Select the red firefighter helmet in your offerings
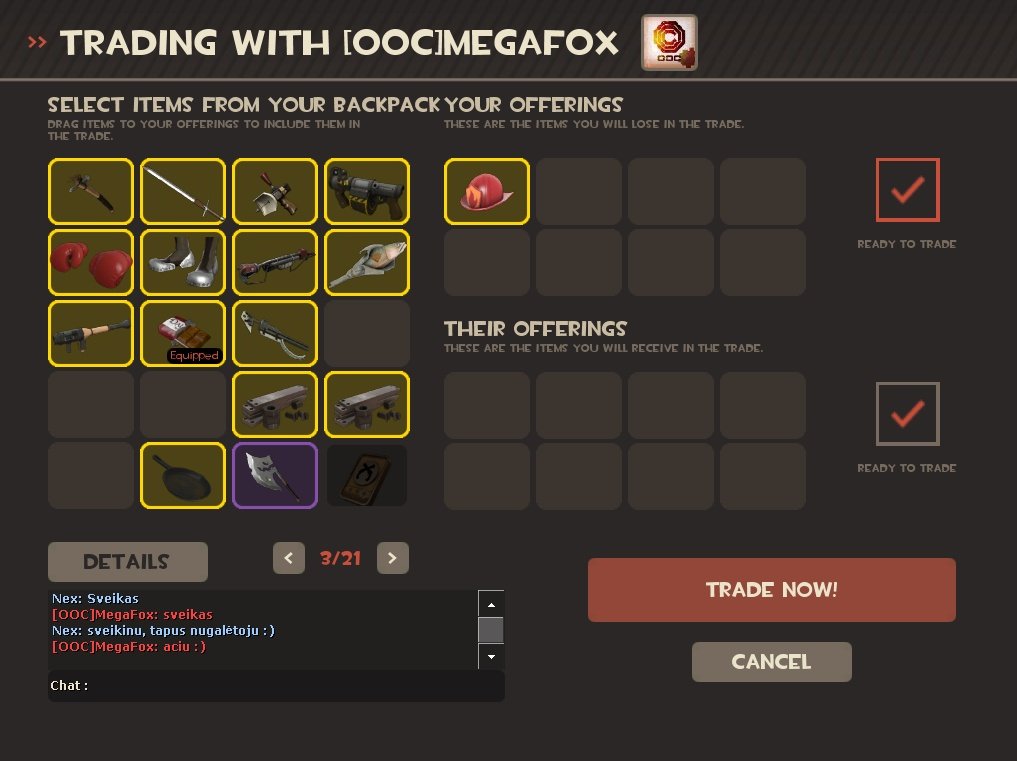Viewport: 1017px width, 761px height. [487, 191]
